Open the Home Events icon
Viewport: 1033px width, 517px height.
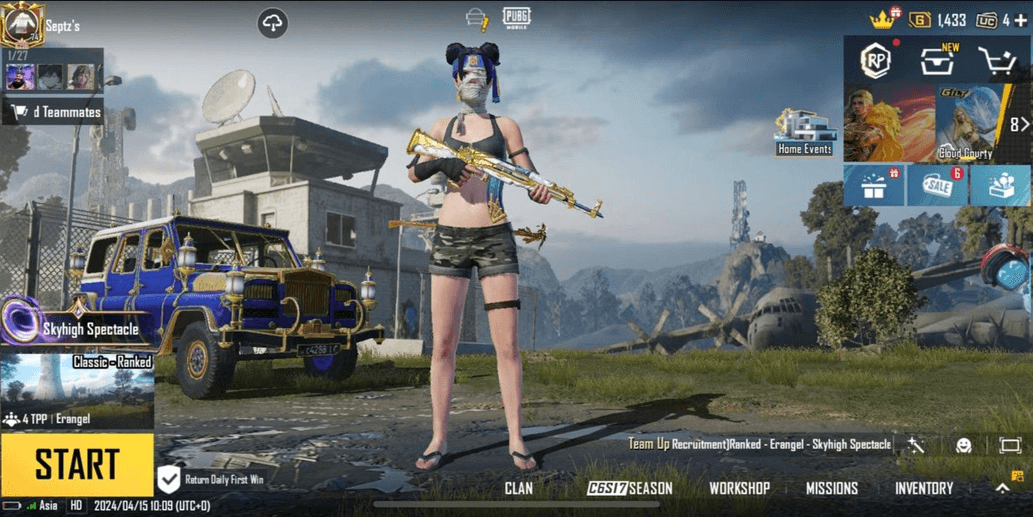coord(805,132)
